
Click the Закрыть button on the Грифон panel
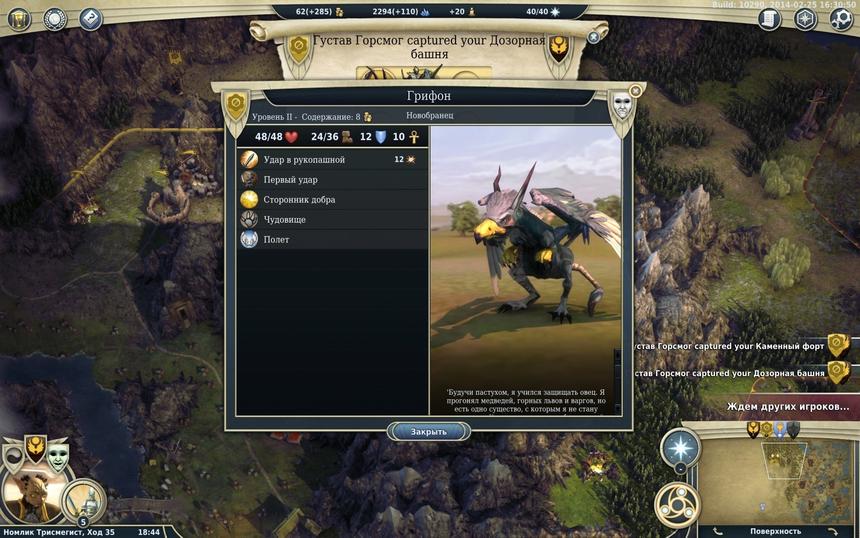[x=428, y=432]
